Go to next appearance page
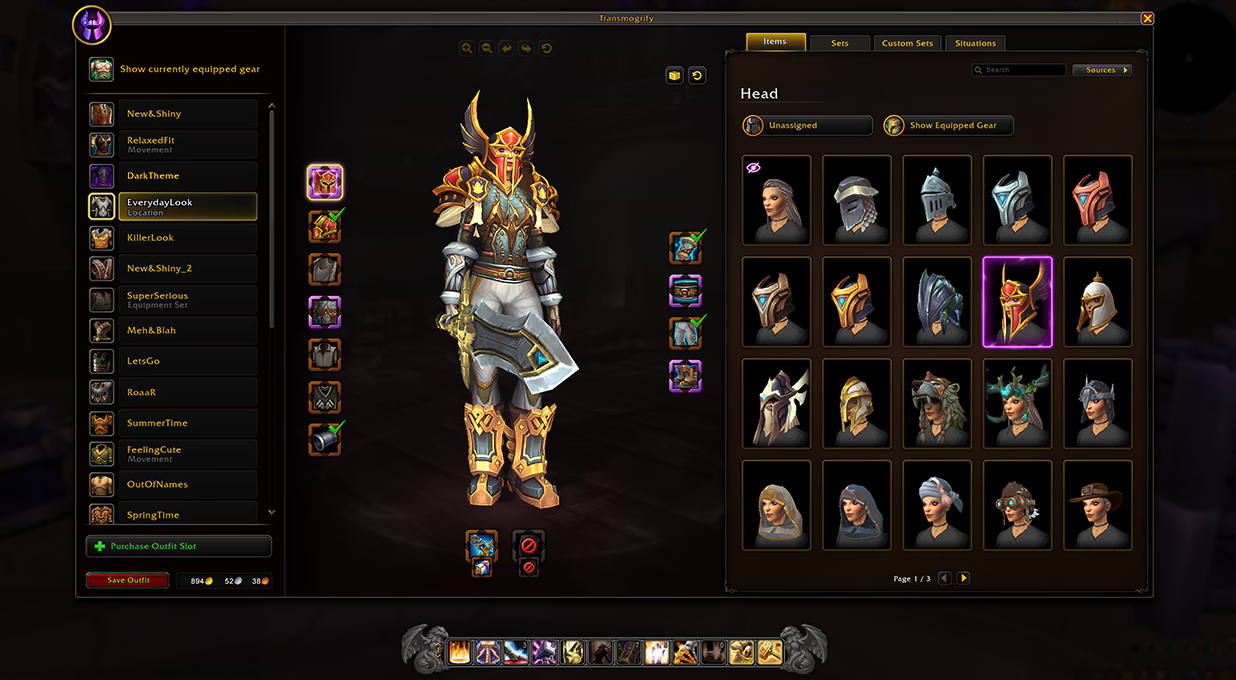 coord(963,578)
